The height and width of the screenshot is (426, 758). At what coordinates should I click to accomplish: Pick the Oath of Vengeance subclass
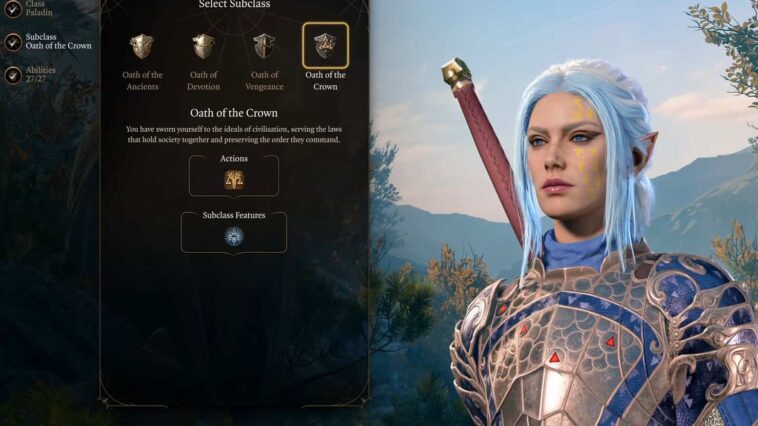(264, 46)
